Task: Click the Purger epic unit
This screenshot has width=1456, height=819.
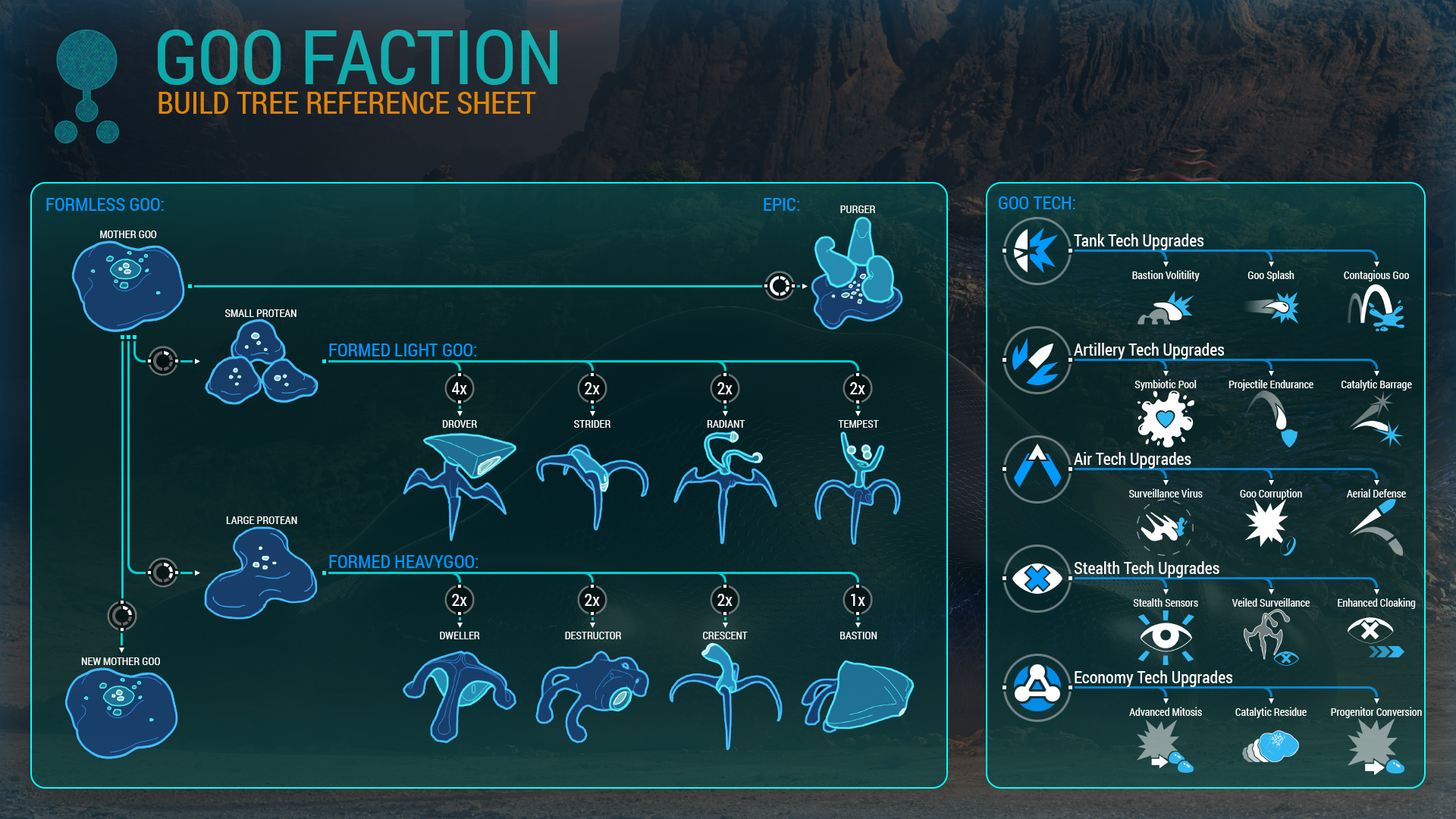Action: (857, 275)
